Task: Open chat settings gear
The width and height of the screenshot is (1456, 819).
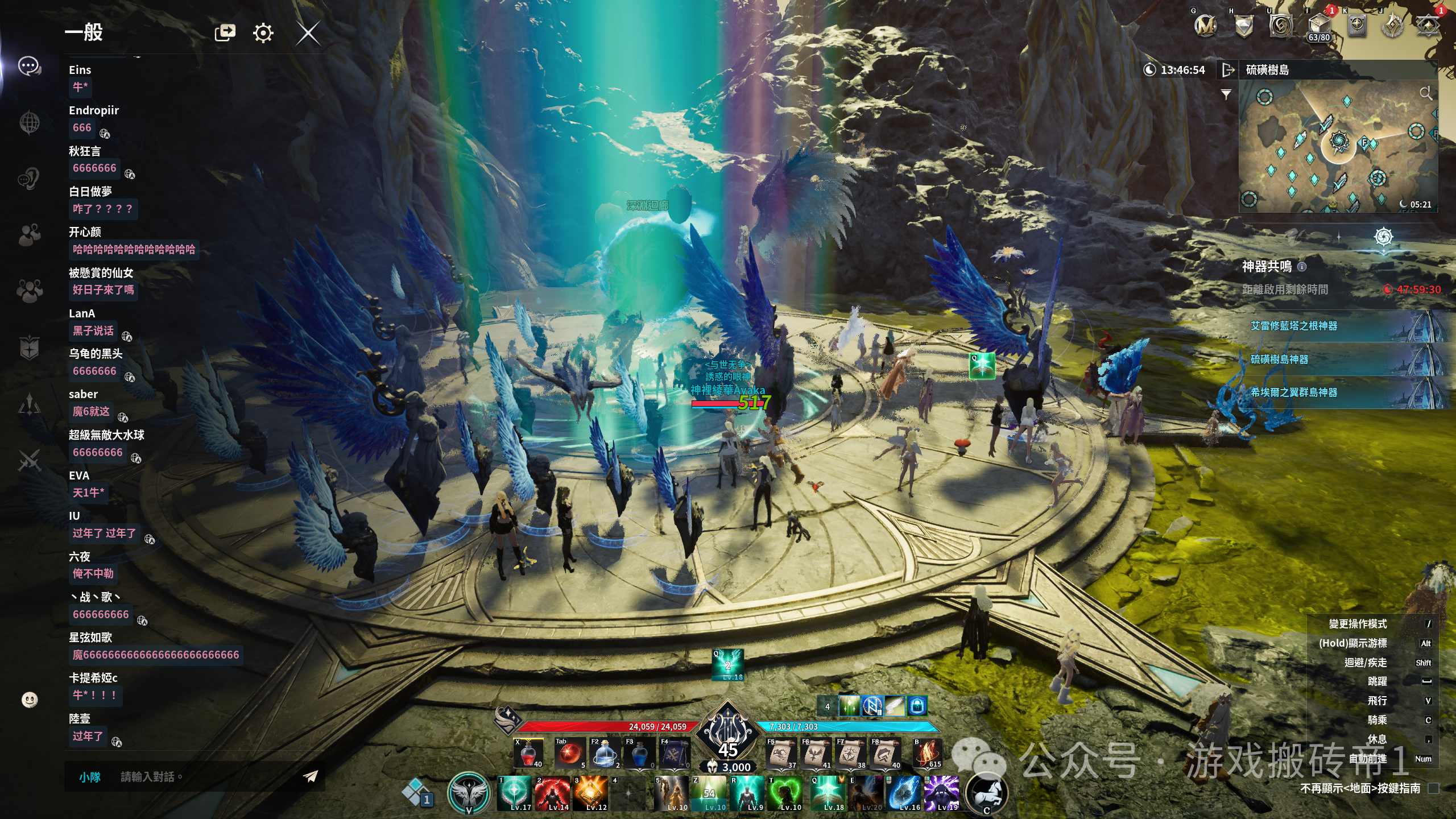Action: [x=263, y=33]
